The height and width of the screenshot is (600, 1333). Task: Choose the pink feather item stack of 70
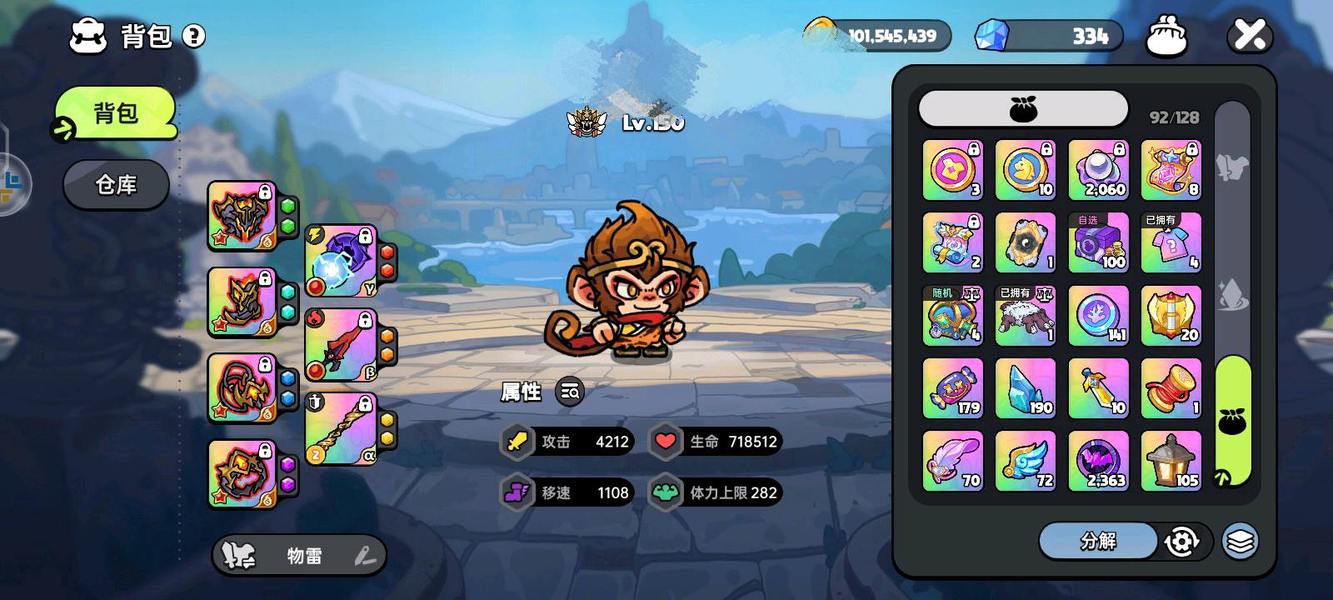coord(952,461)
